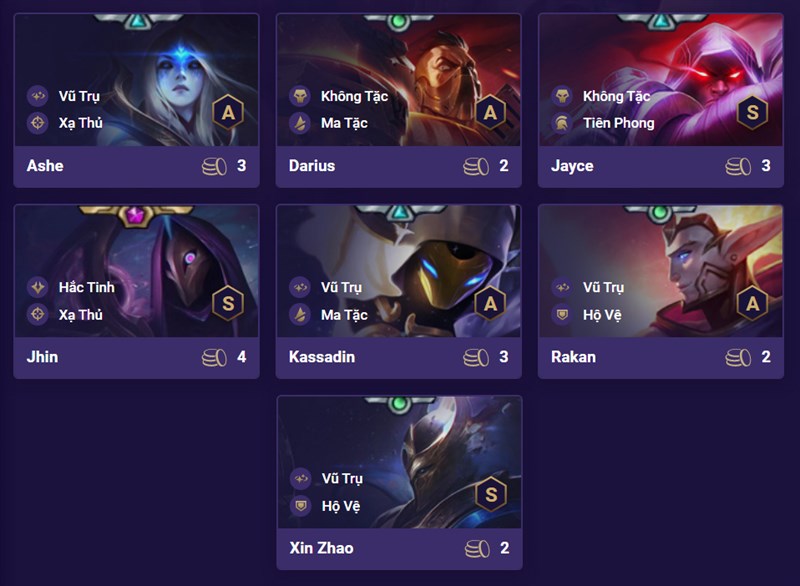800x586 pixels.
Task: Click the S tier badge on Jhin
Action: (x=228, y=302)
